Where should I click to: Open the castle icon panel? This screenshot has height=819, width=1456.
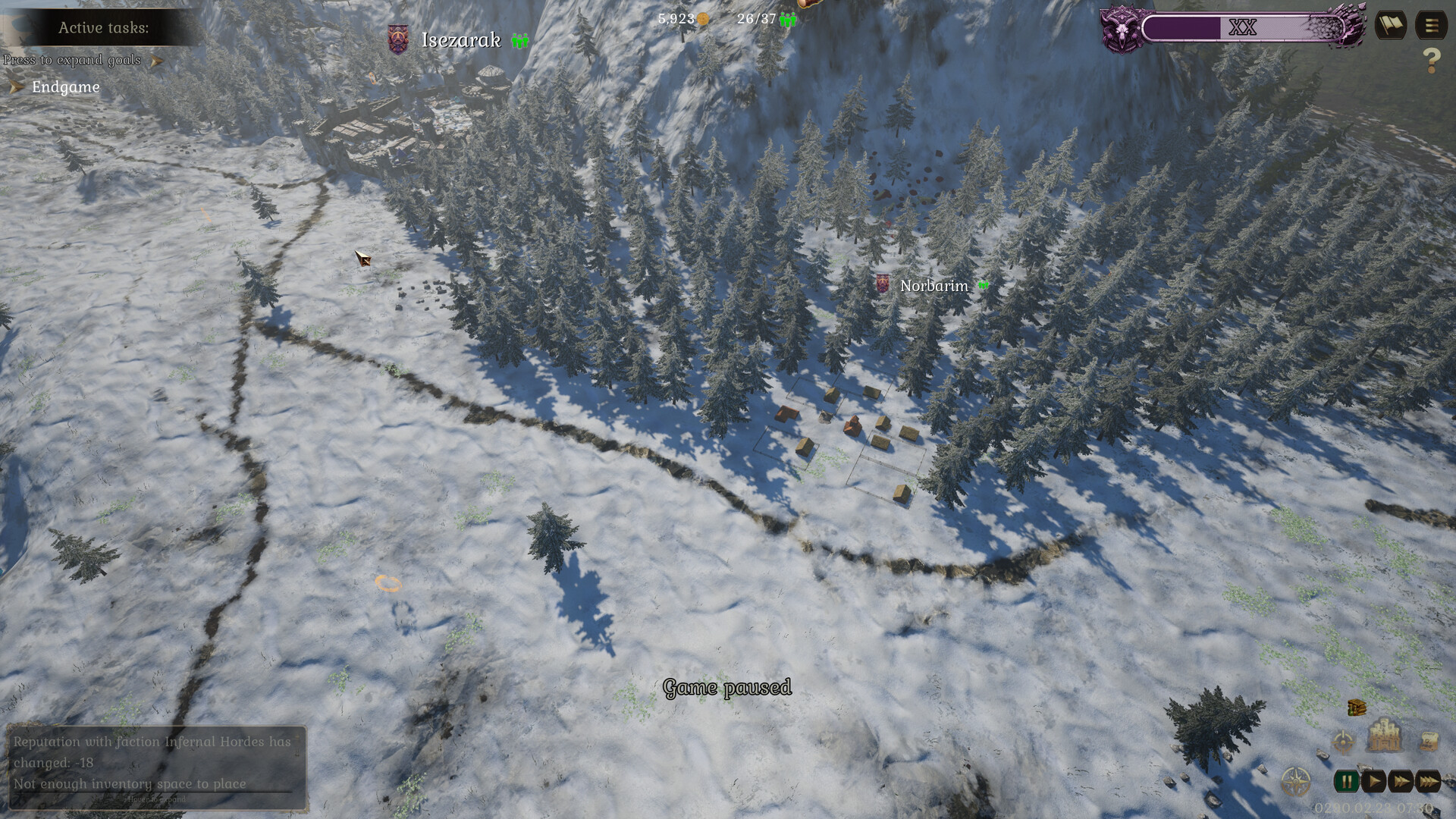click(x=1384, y=734)
